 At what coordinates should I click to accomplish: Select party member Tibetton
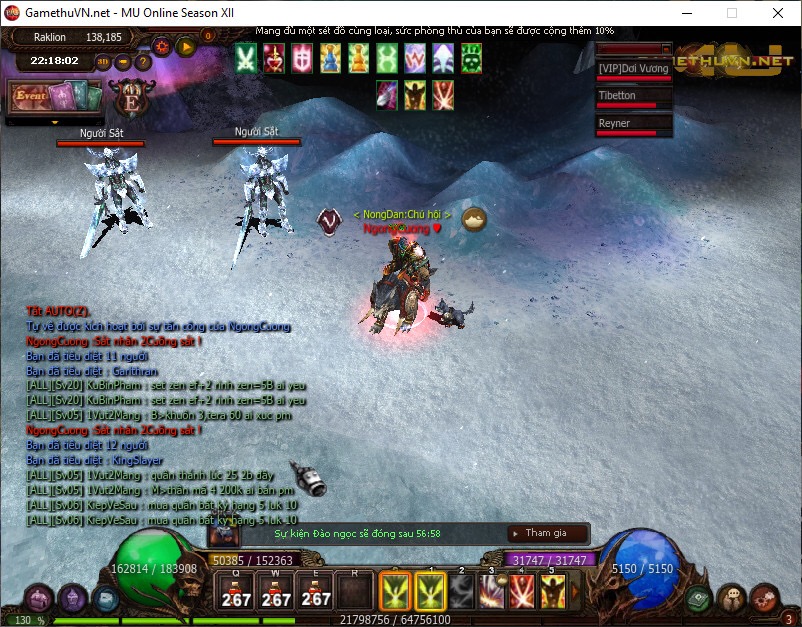634,98
